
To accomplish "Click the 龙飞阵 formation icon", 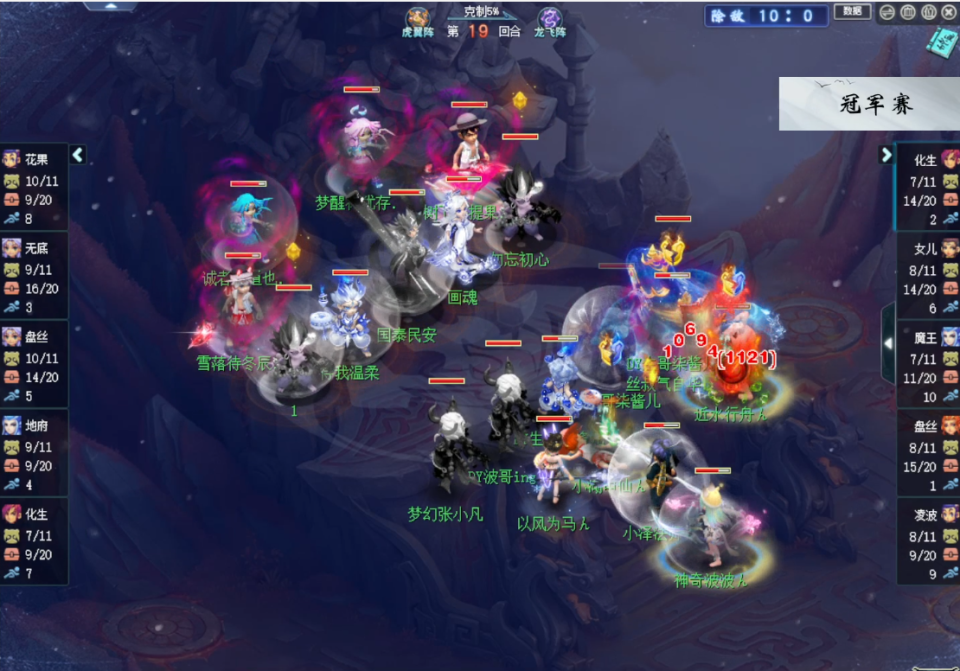I will (x=550, y=18).
